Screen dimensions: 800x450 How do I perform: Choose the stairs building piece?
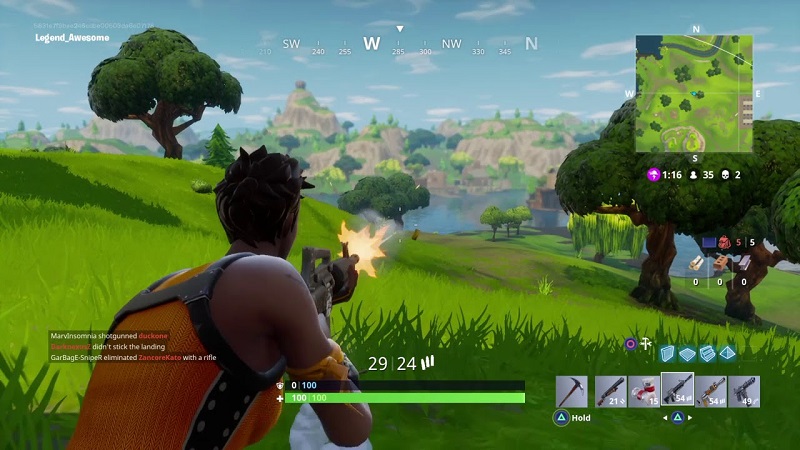[708, 353]
